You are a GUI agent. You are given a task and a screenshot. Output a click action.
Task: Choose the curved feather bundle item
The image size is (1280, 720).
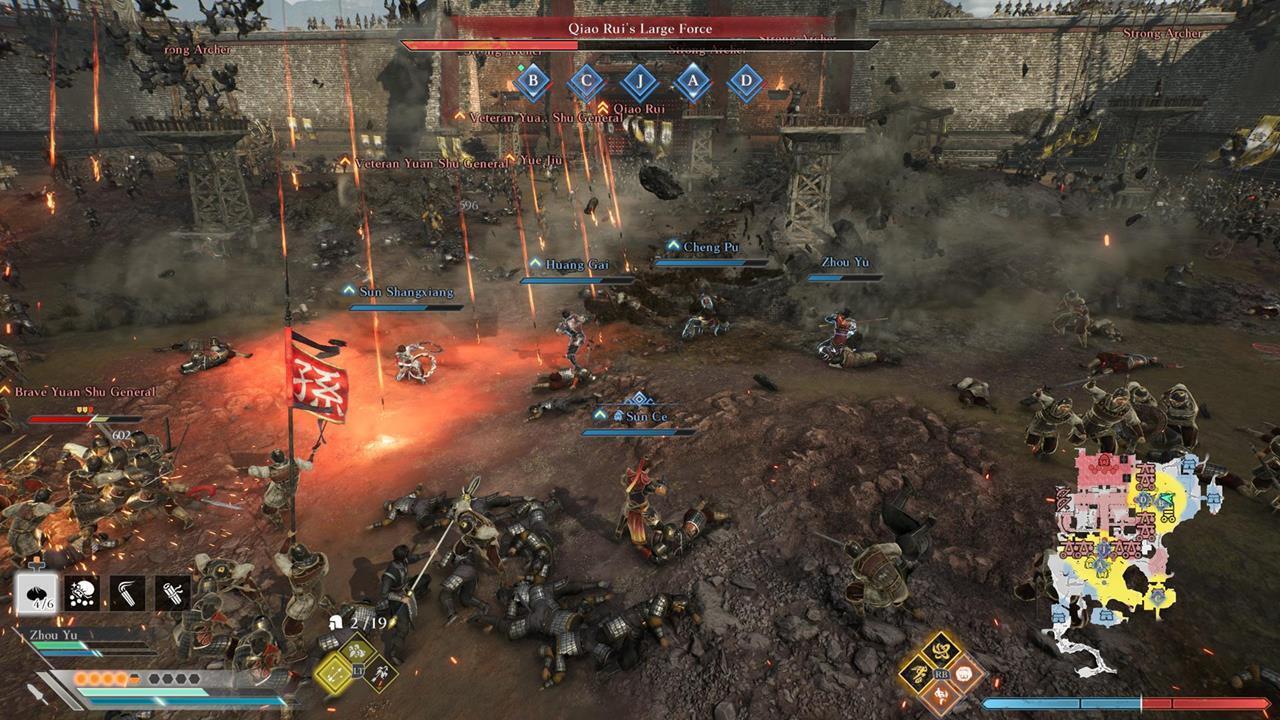coord(127,593)
